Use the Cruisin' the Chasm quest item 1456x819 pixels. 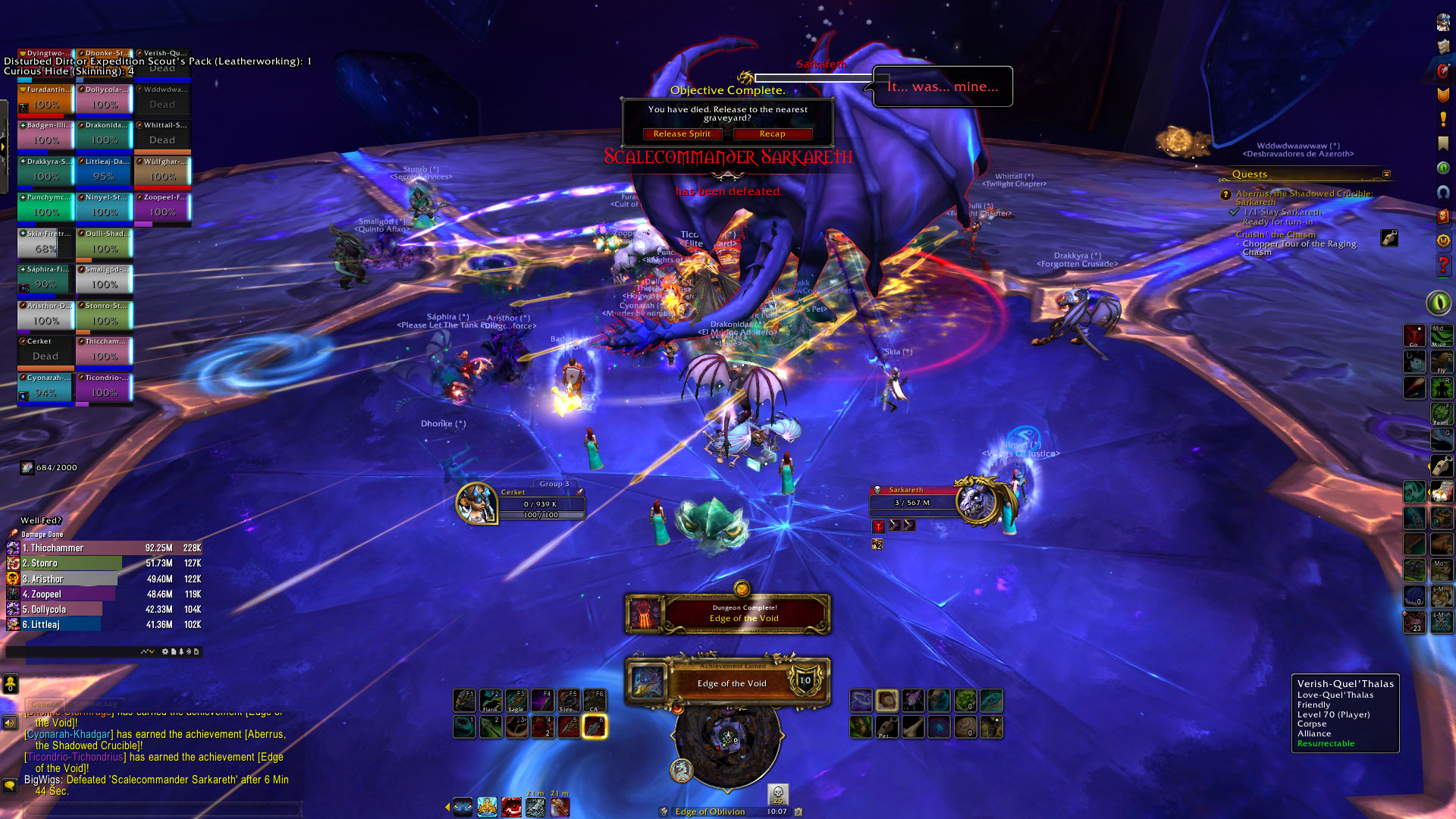coord(1389,238)
